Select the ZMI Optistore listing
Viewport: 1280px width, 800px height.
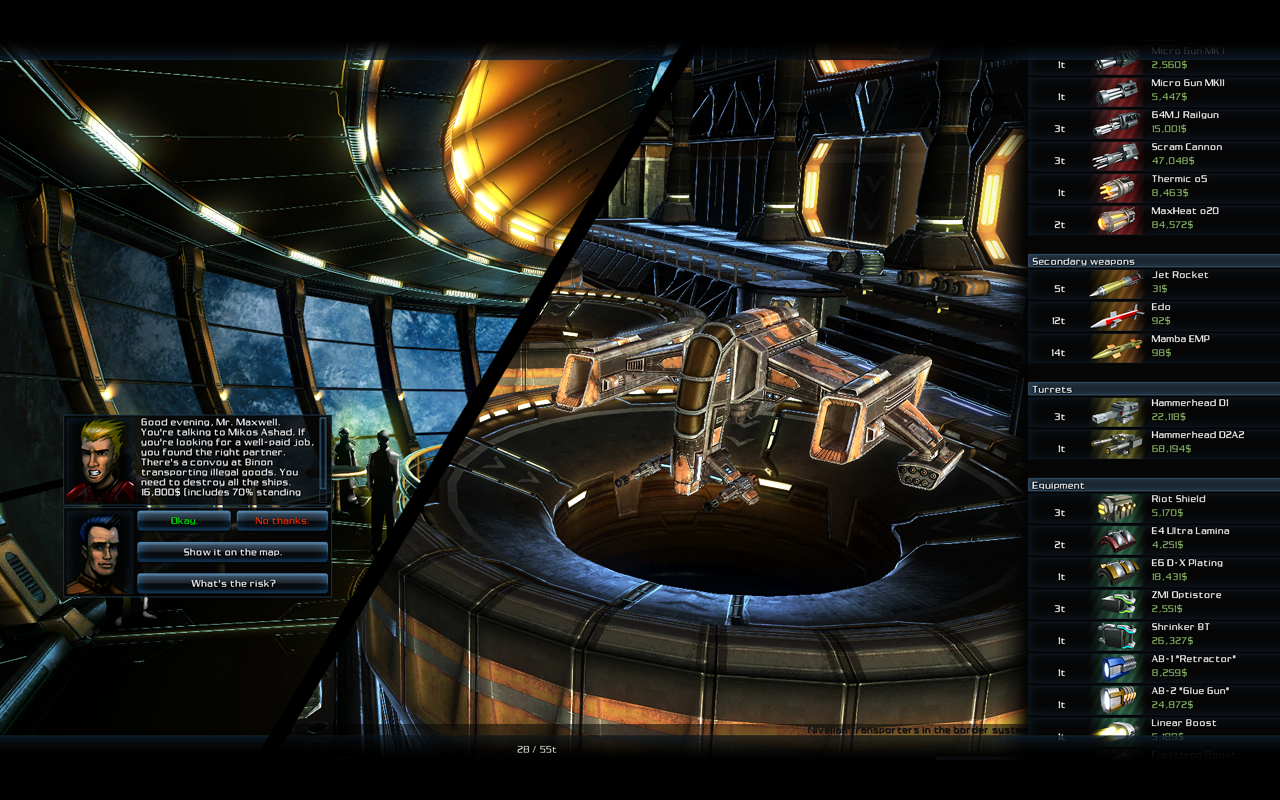tap(1153, 602)
